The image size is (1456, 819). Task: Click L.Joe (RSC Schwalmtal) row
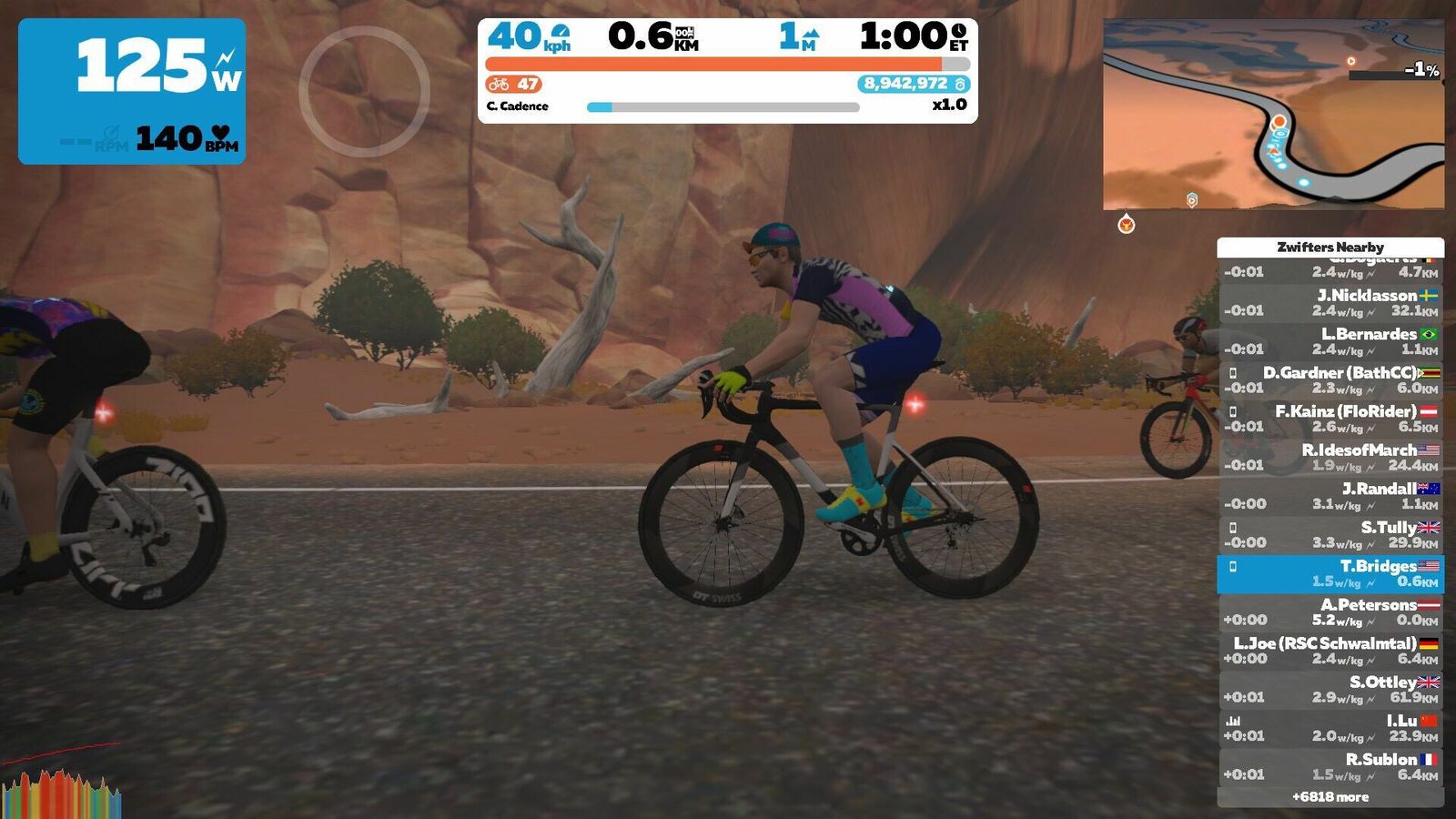click(x=1330, y=651)
